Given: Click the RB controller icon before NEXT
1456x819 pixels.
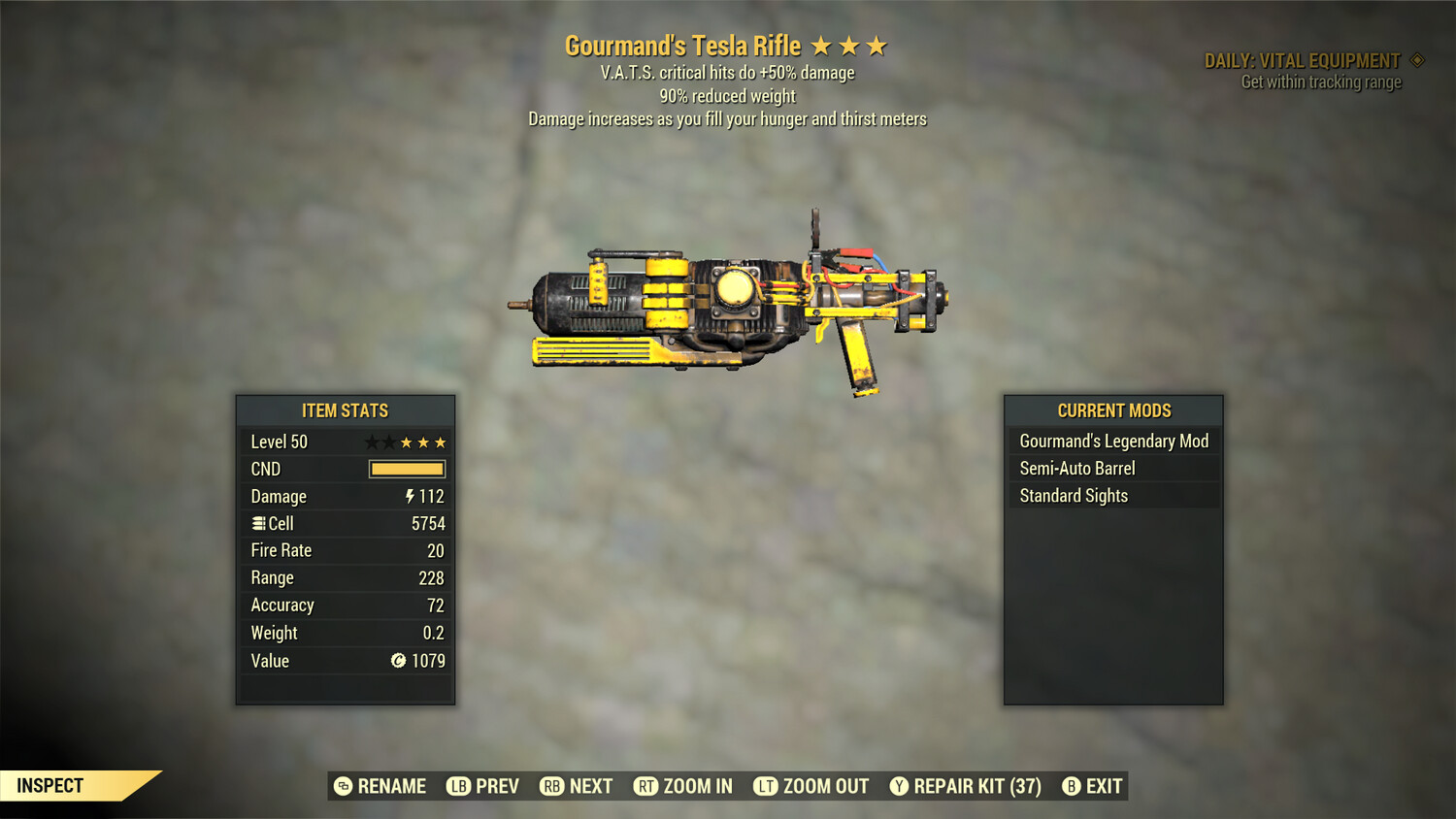Looking at the screenshot, I should tap(551, 786).
